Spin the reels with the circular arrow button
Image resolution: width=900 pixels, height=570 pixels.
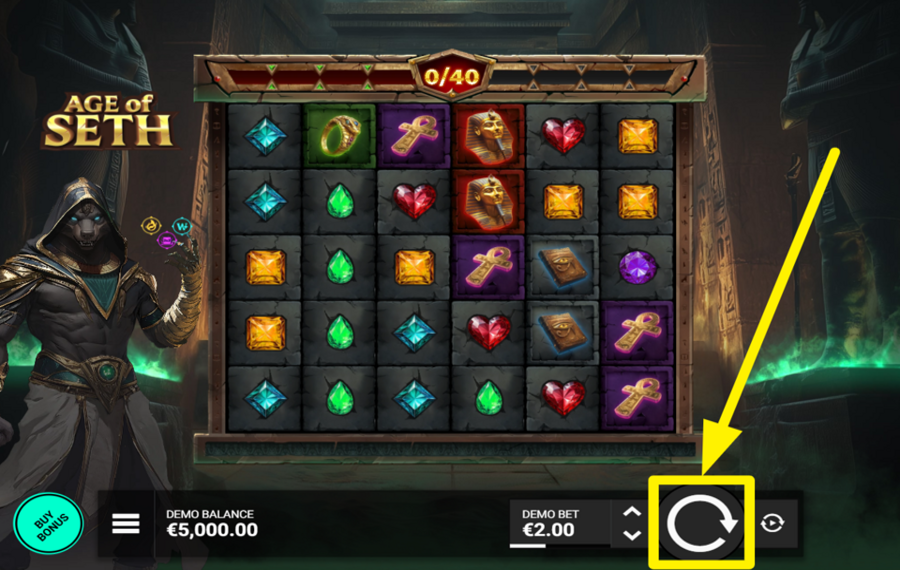coord(700,523)
